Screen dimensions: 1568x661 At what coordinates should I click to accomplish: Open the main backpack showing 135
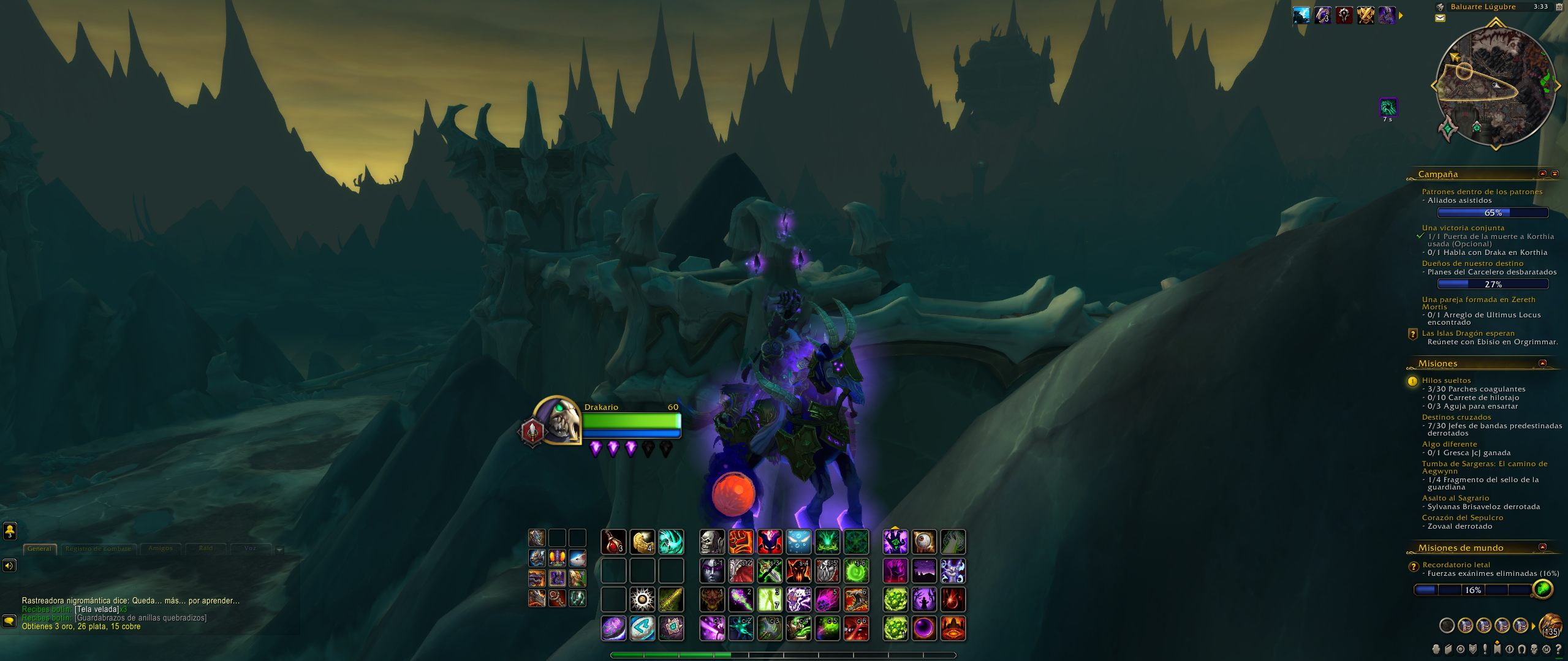click(1550, 625)
